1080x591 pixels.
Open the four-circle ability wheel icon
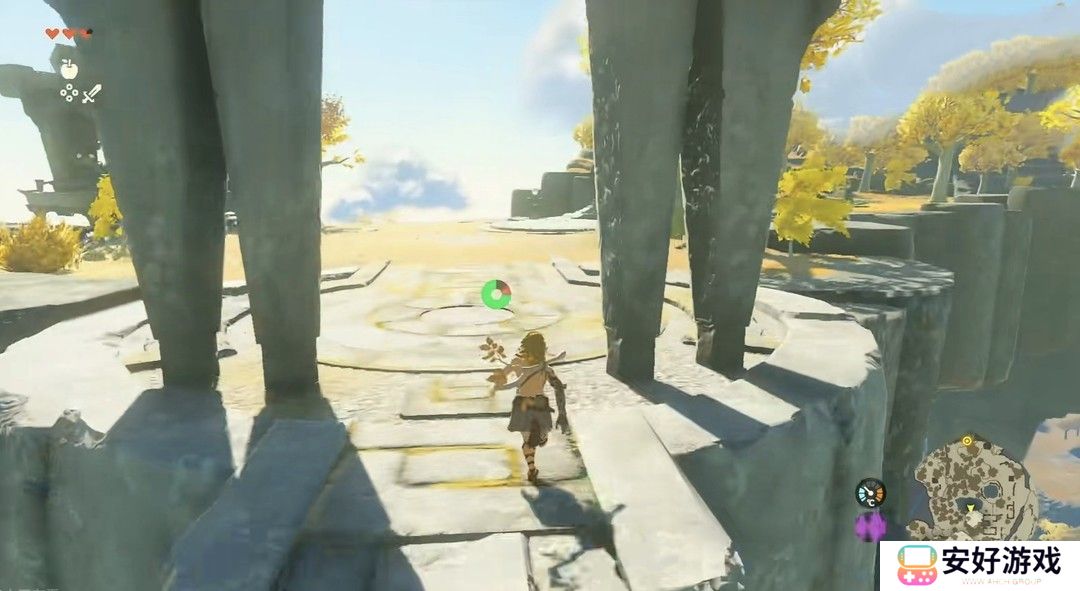point(69,93)
